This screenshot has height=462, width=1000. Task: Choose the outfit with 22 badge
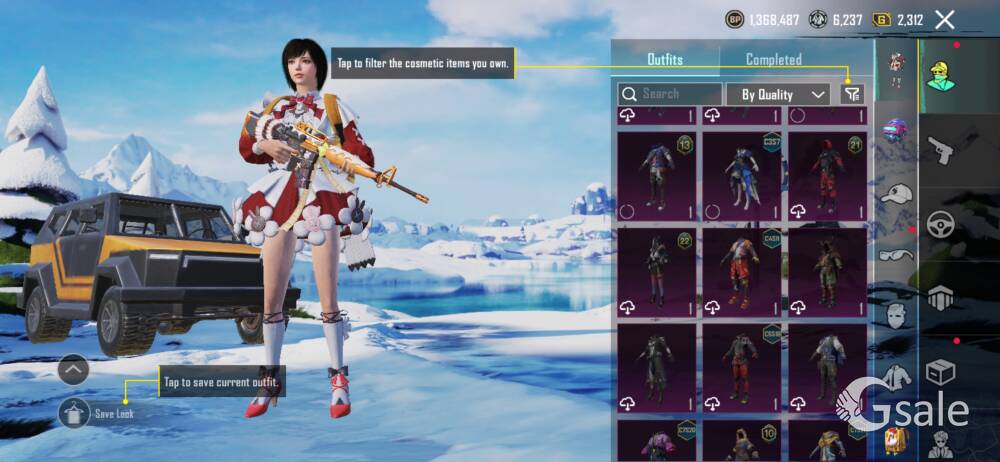click(x=656, y=271)
